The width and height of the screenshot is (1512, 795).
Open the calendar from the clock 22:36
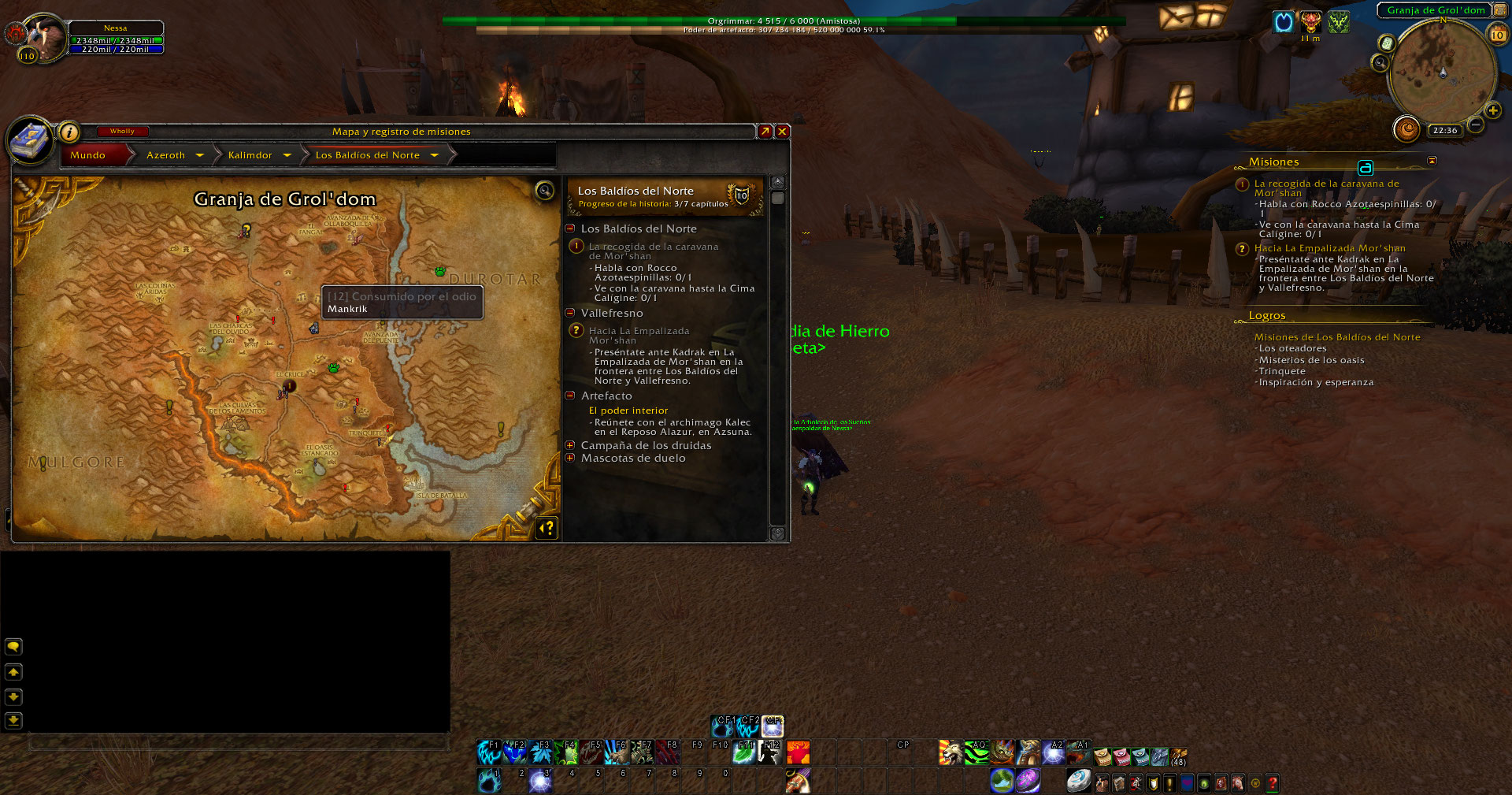click(x=1444, y=131)
